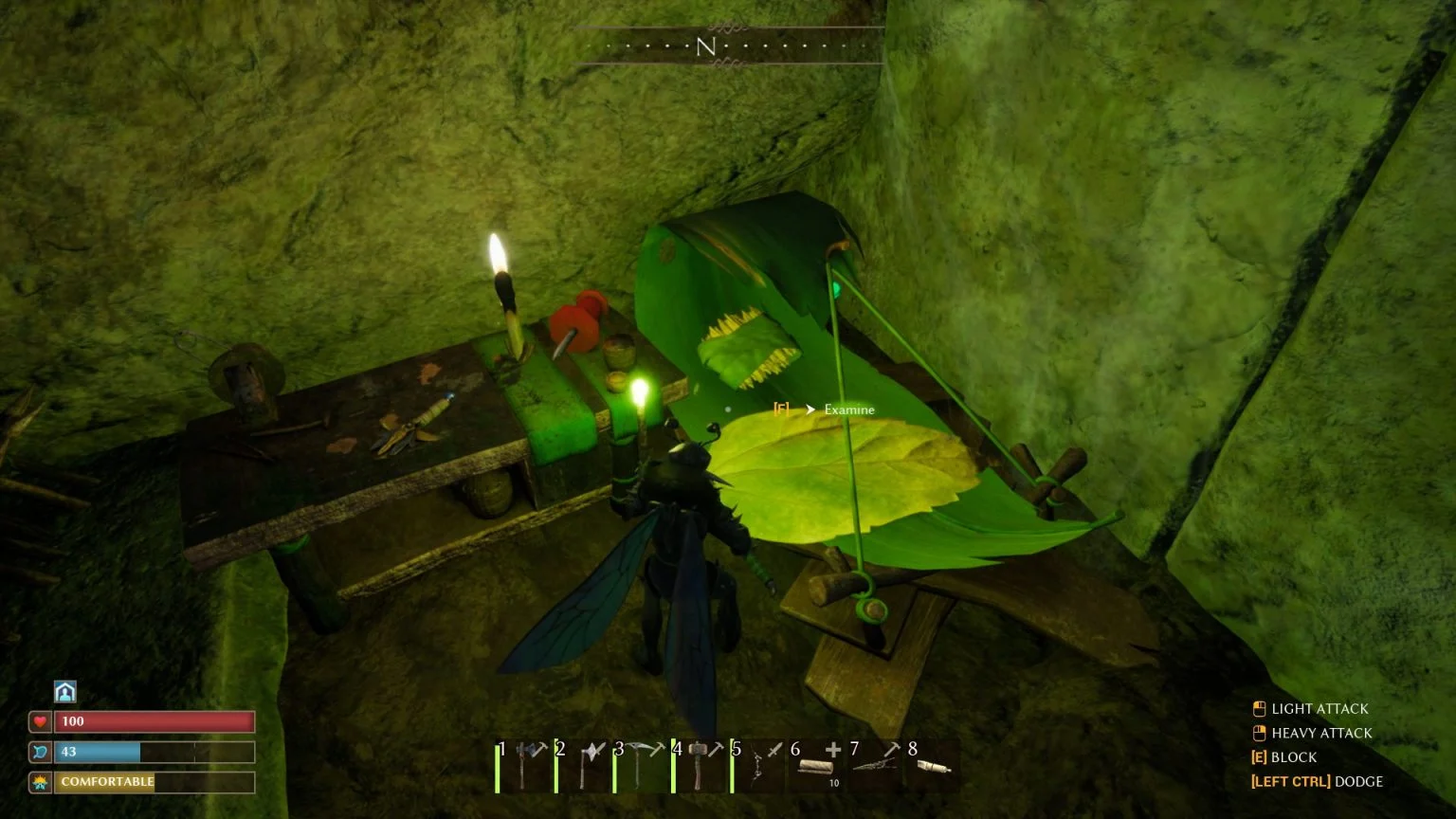
Task: Equip the pickaxe in hotbar slot 3
Action: [642, 766]
